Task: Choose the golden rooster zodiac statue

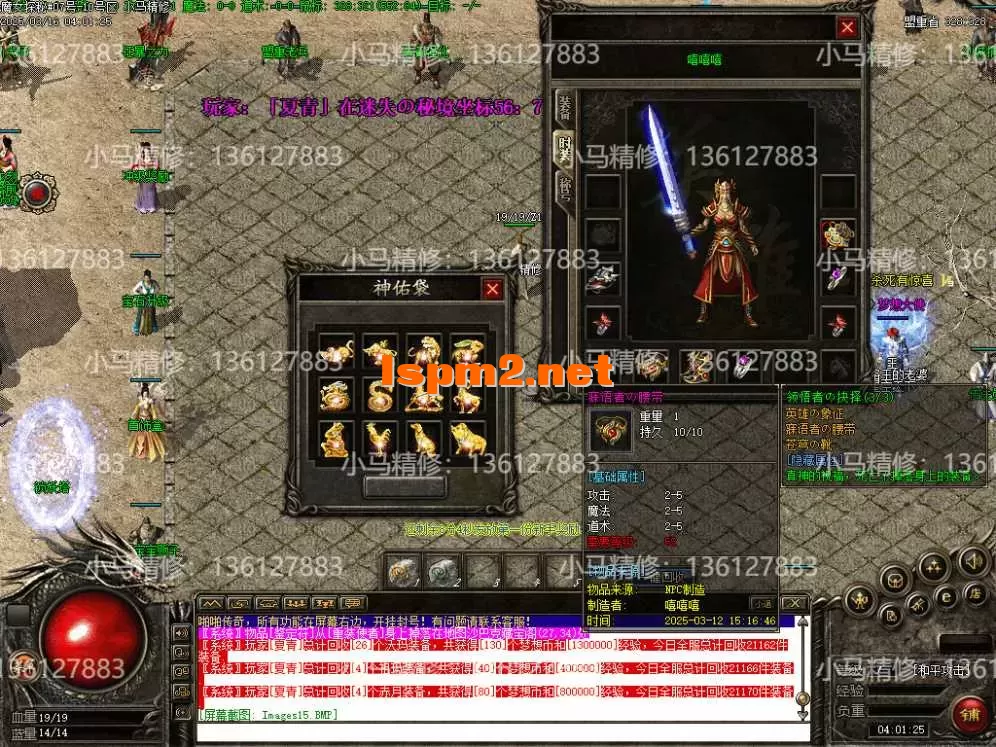Action: (380, 440)
